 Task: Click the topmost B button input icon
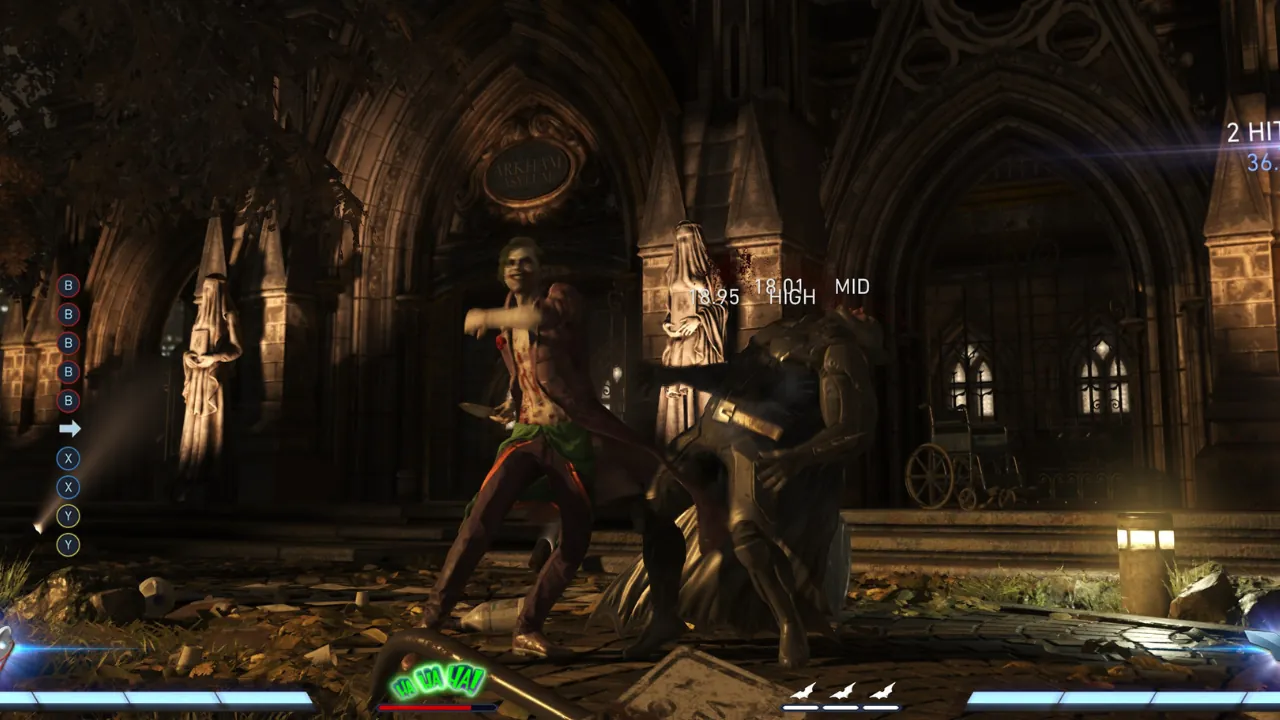(68, 287)
